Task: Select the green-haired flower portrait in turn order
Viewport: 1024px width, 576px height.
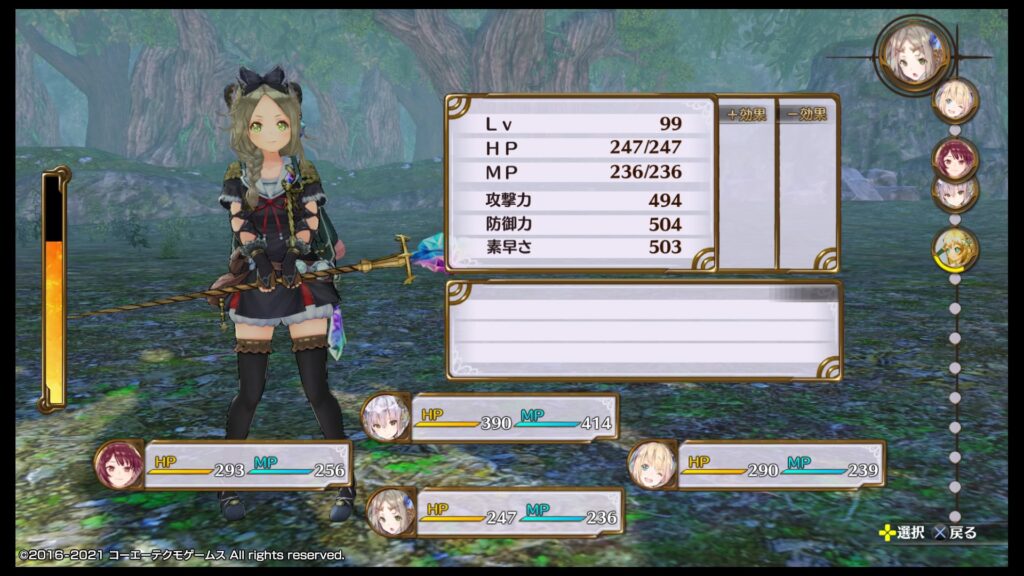Action: point(954,248)
